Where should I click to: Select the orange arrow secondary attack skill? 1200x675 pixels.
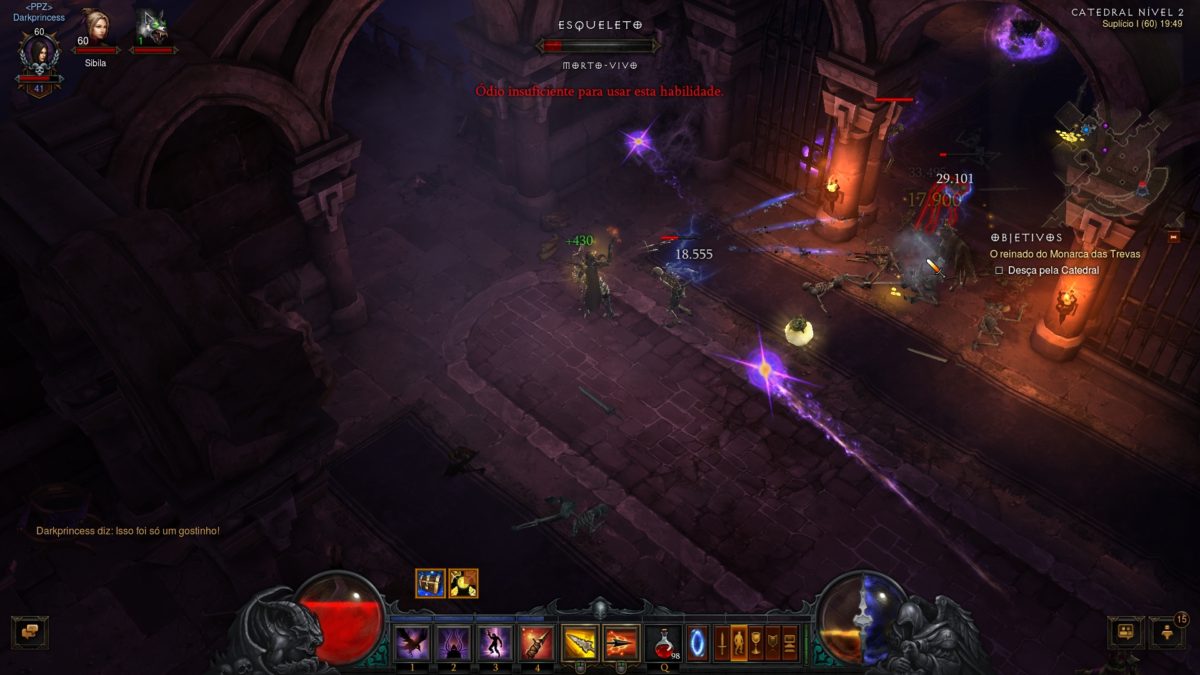(622, 642)
